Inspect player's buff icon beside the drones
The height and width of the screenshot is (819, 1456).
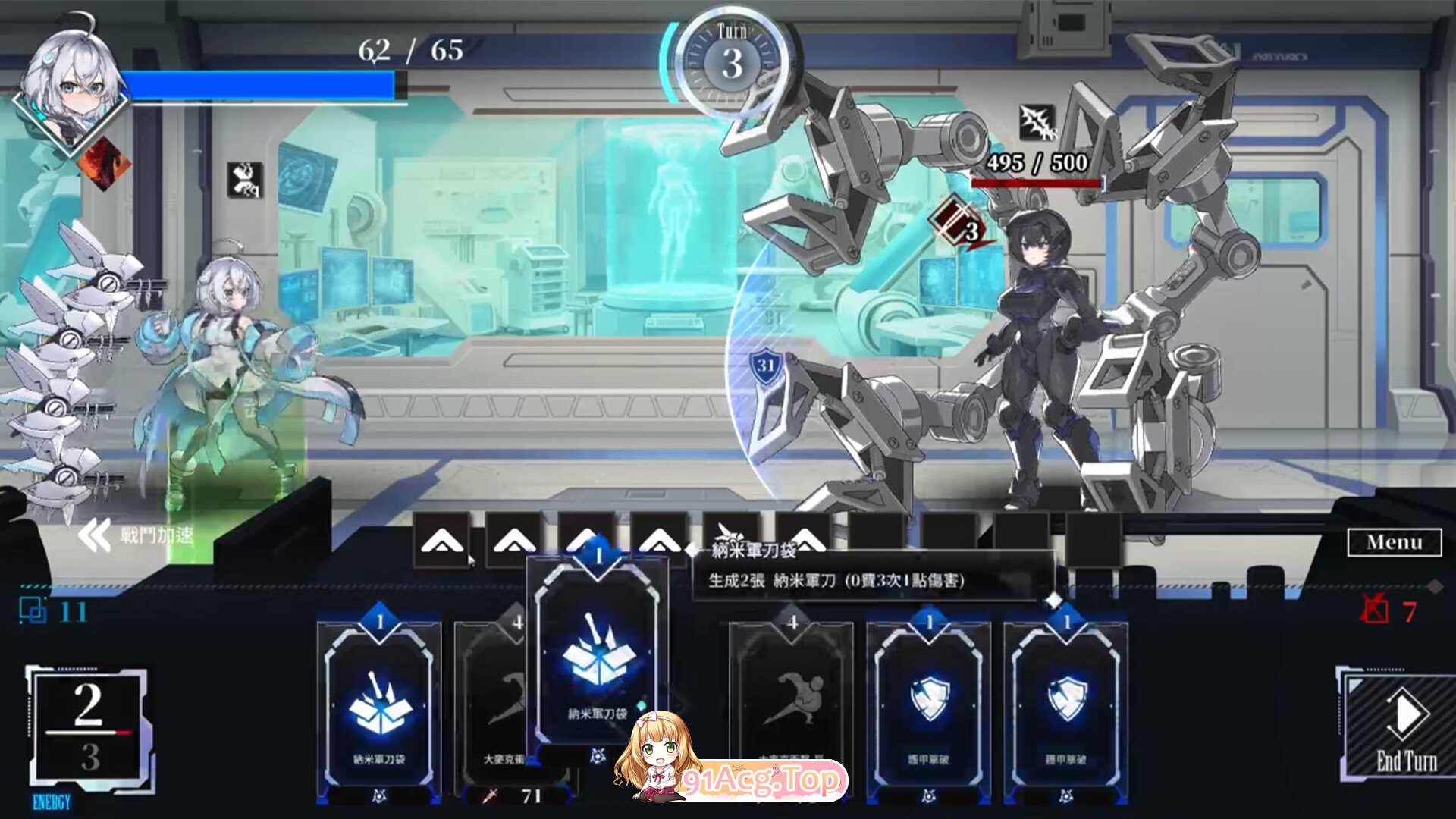(245, 180)
